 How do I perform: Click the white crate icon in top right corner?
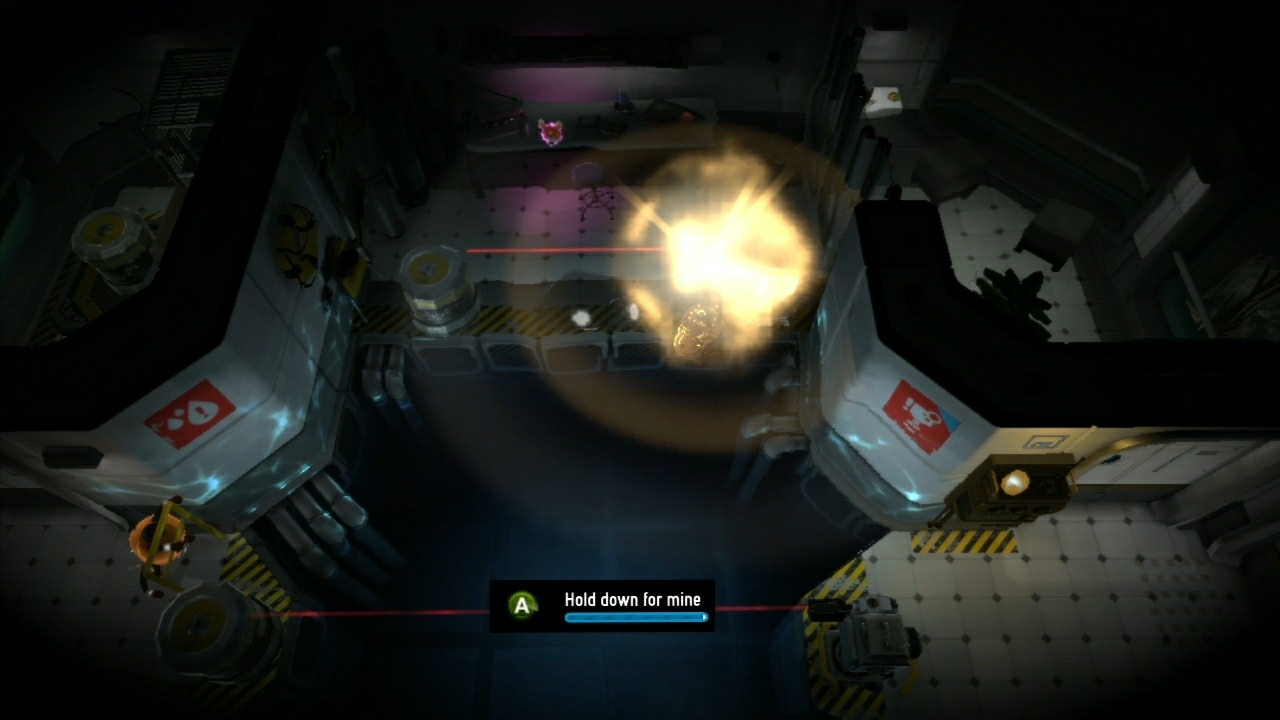point(886,98)
